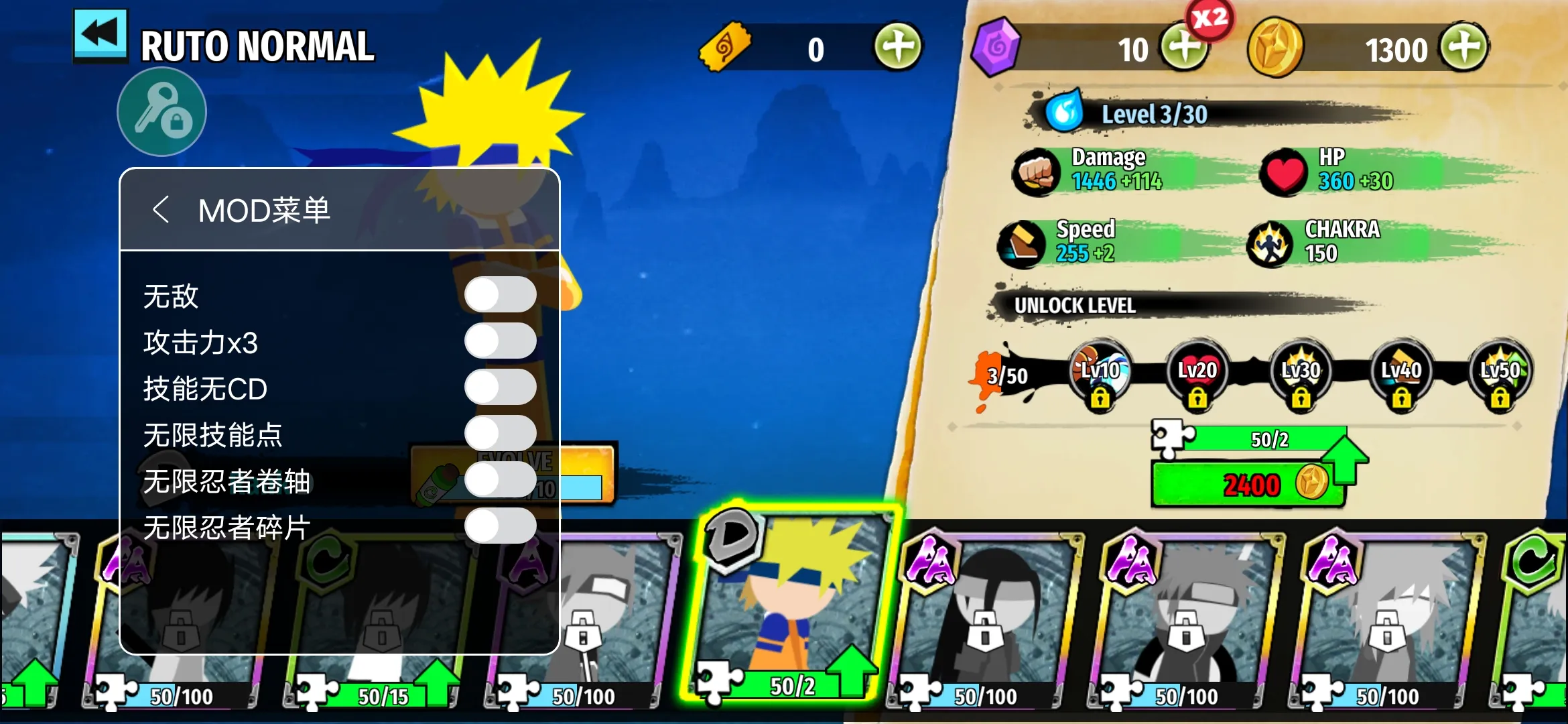The width and height of the screenshot is (1568, 724).
Task: Toggle the 无限技能点 switch
Action: 500,434
